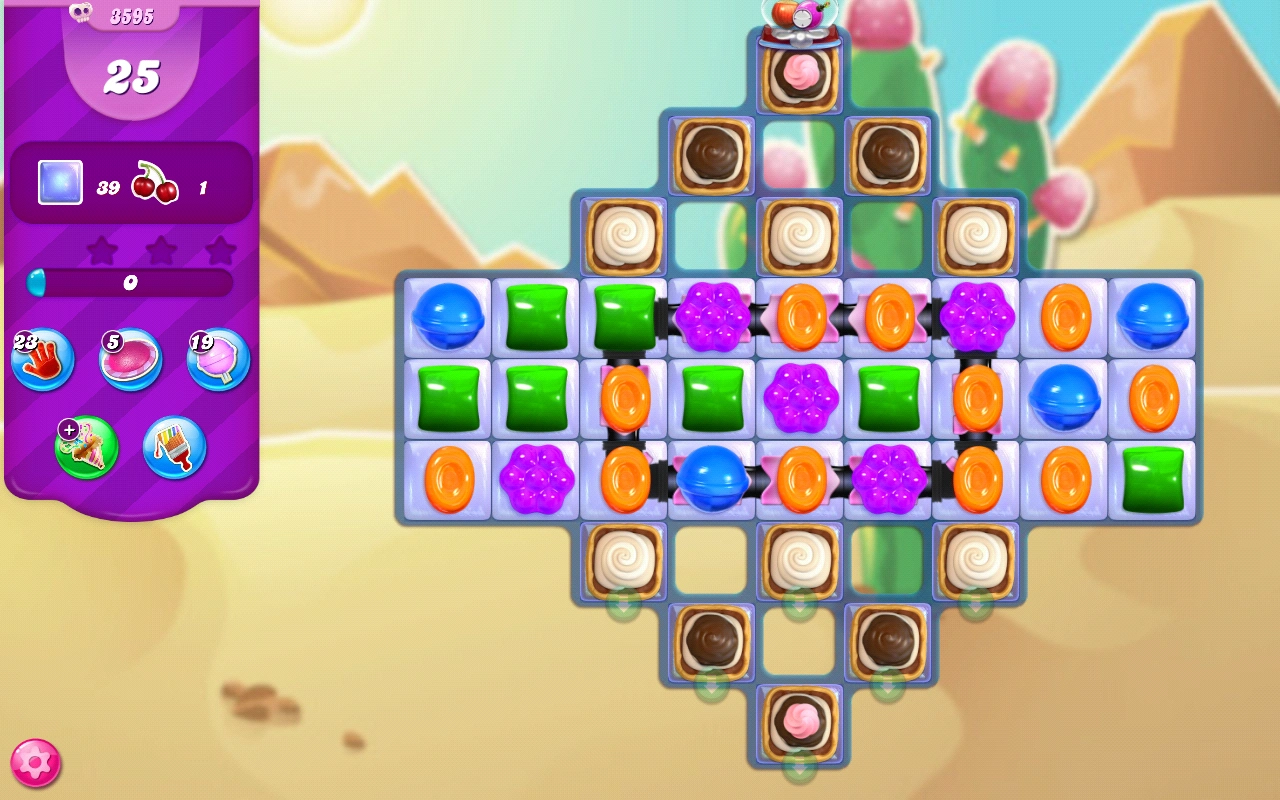
Task: Click a green square candy on the board
Action: pyautogui.click(x=536, y=320)
